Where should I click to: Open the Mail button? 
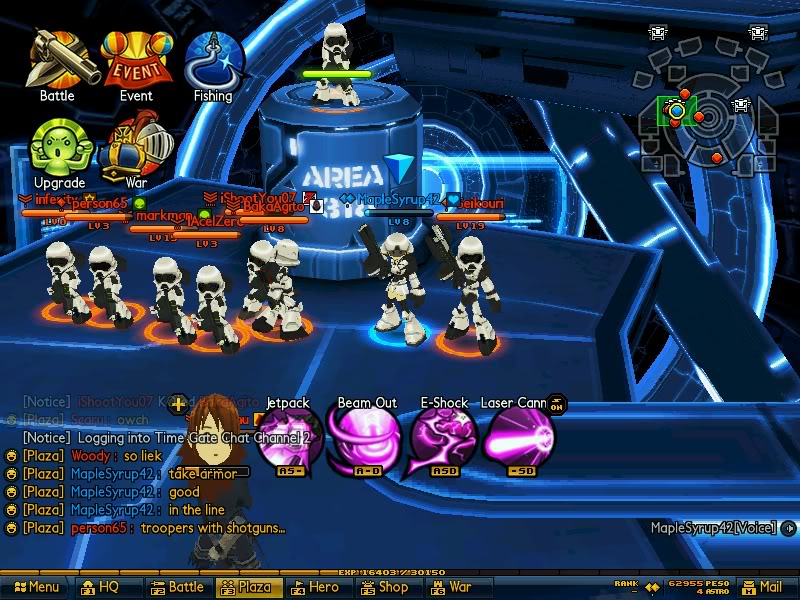click(762, 588)
